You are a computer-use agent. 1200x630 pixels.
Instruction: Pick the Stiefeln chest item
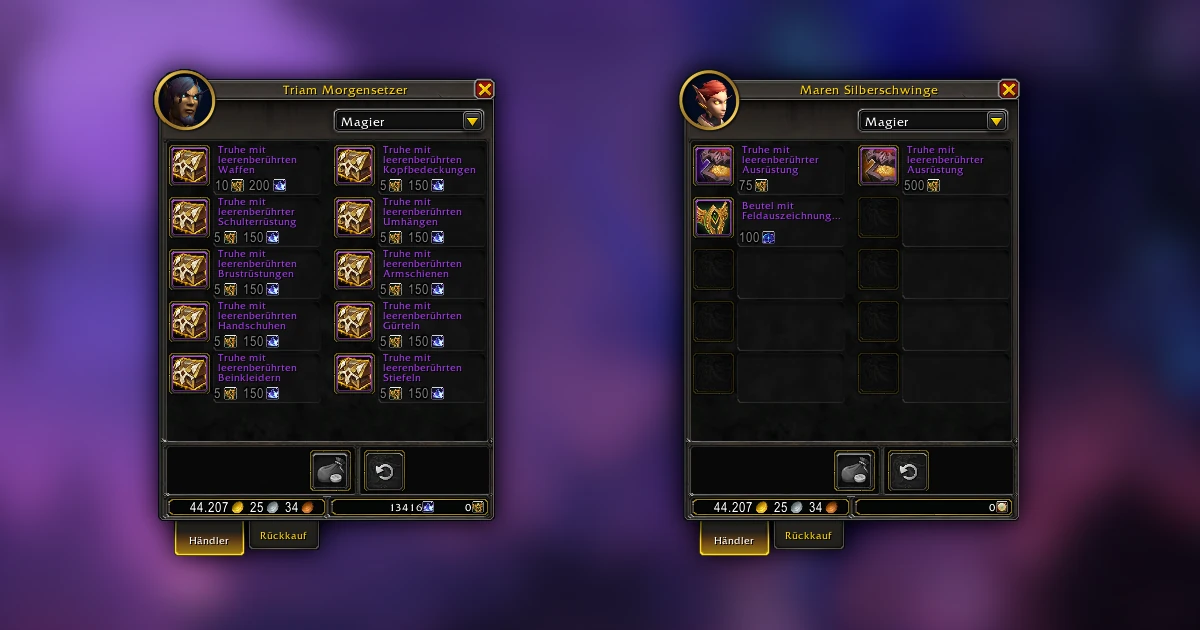354,374
